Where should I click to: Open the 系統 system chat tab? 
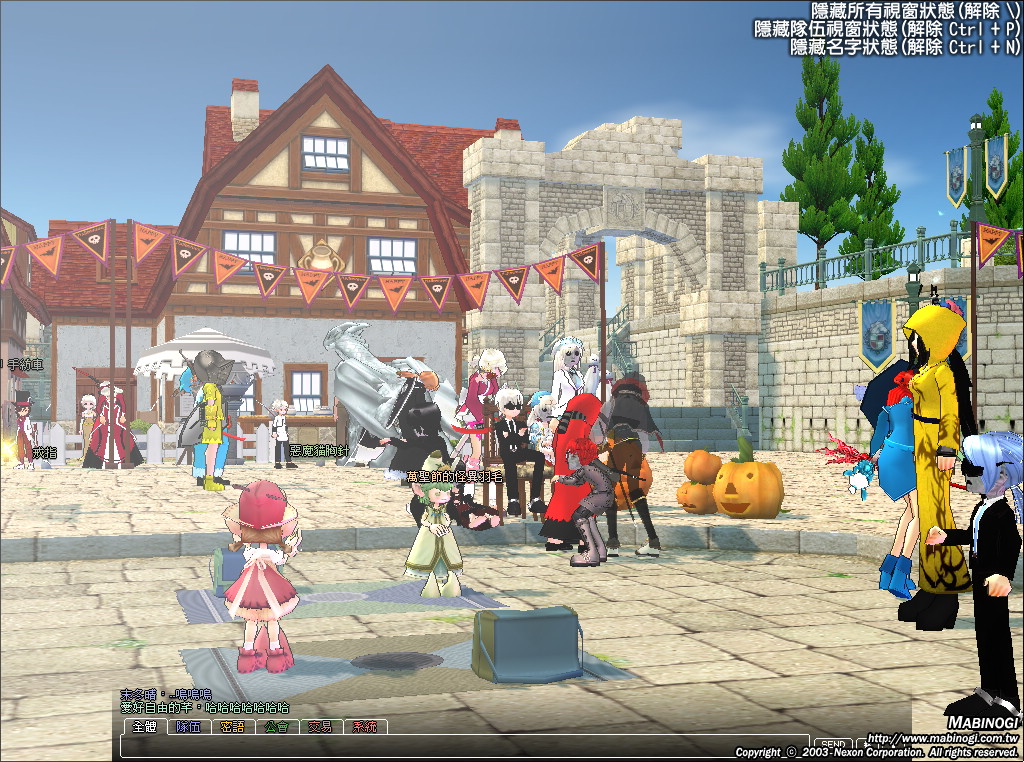tap(364, 727)
